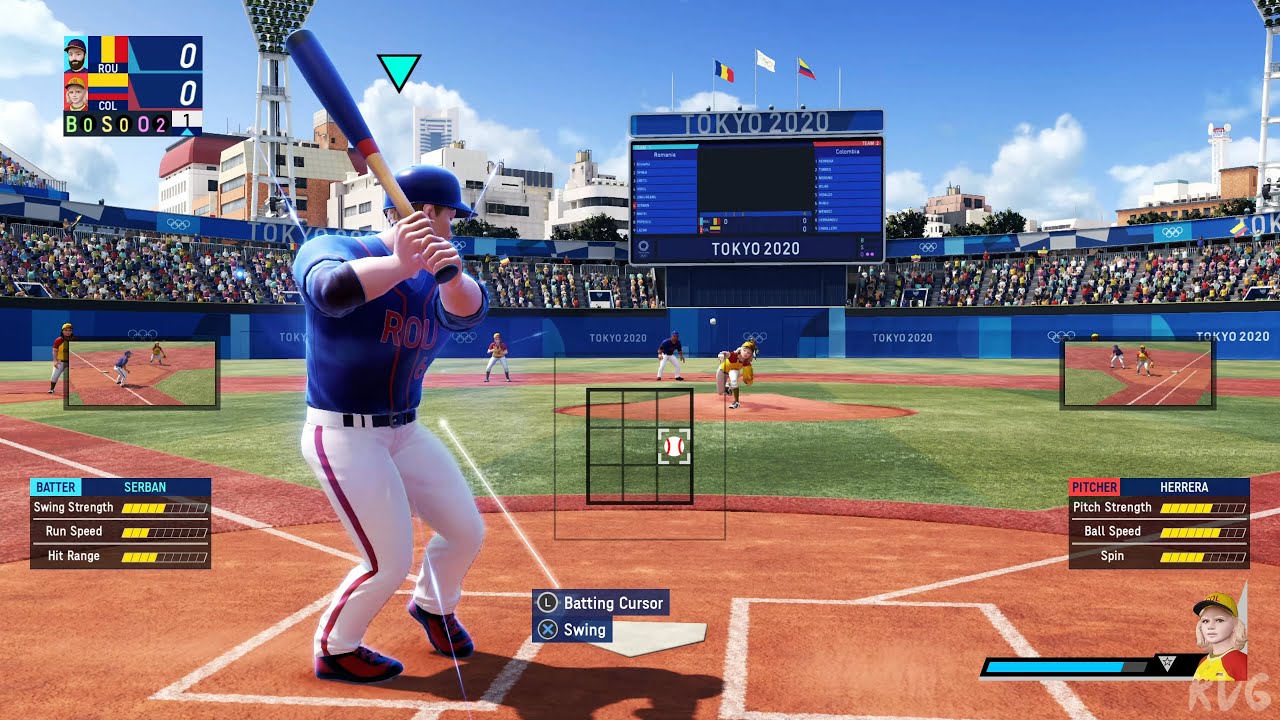Select the third-base camera inset view
The image size is (1280, 720).
pyautogui.click(x=141, y=373)
